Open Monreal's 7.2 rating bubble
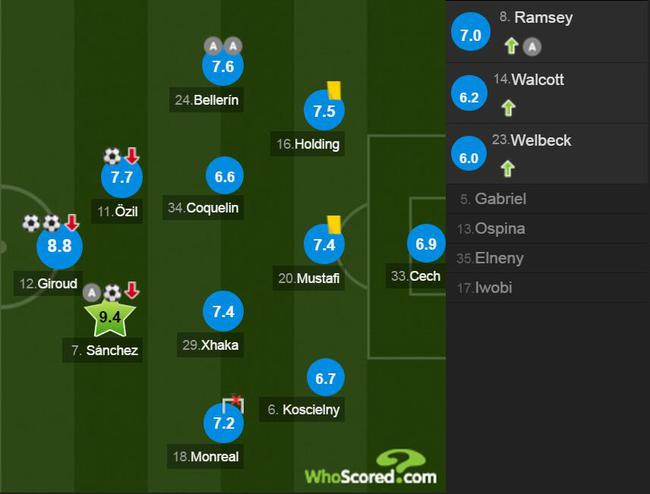 tap(222, 424)
